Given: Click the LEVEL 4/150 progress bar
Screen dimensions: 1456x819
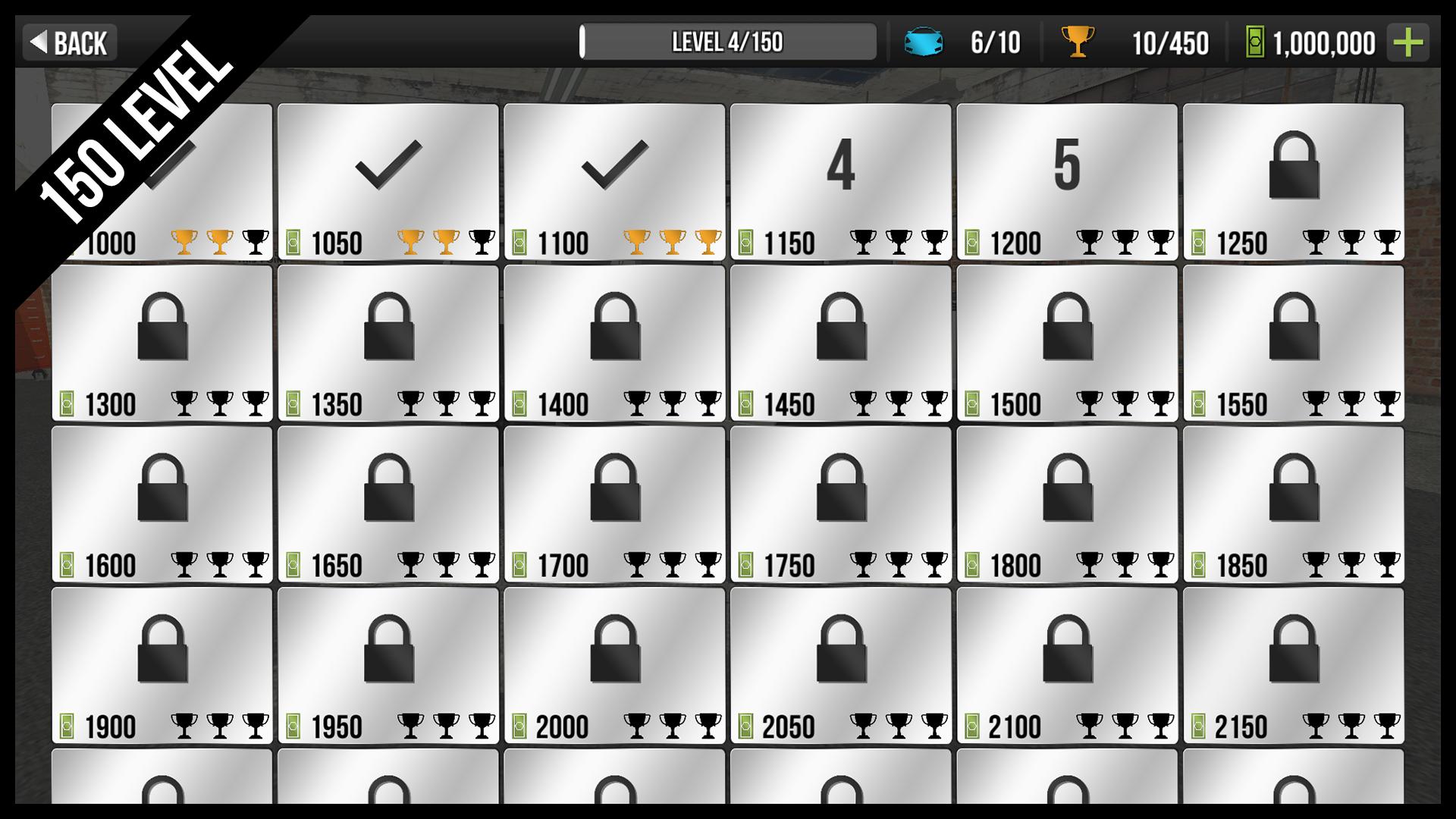Looking at the screenshot, I should pyautogui.click(x=728, y=43).
